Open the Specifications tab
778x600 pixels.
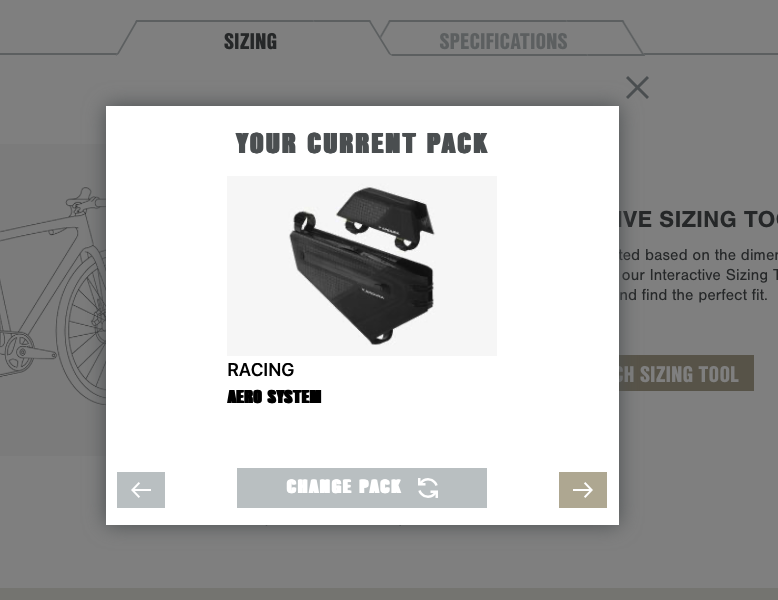[x=503, y=41]
